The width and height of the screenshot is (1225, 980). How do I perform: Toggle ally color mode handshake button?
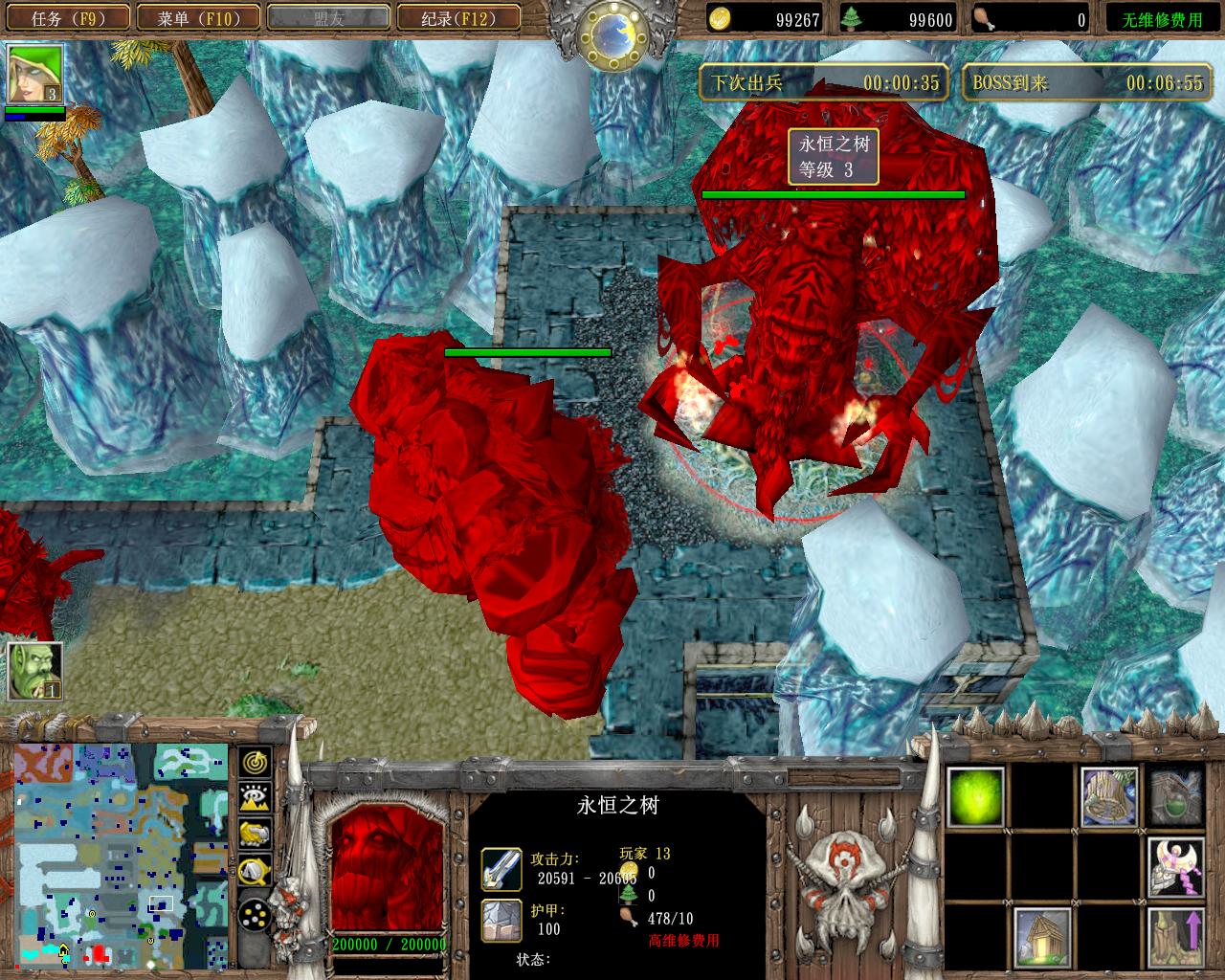click(254, 834)
